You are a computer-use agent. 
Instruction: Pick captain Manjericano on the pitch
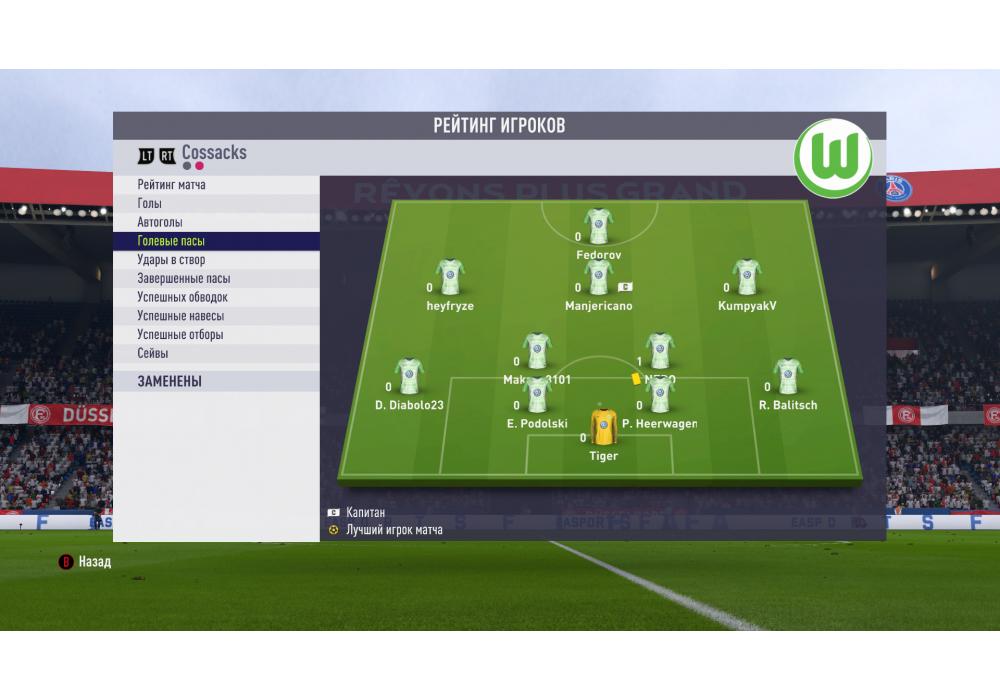599,277
